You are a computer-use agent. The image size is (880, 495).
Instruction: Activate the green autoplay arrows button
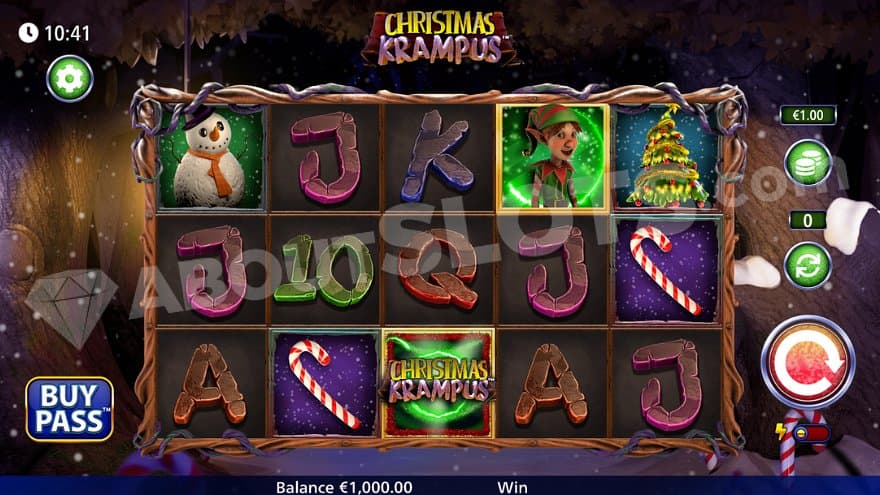click(807, 265)
